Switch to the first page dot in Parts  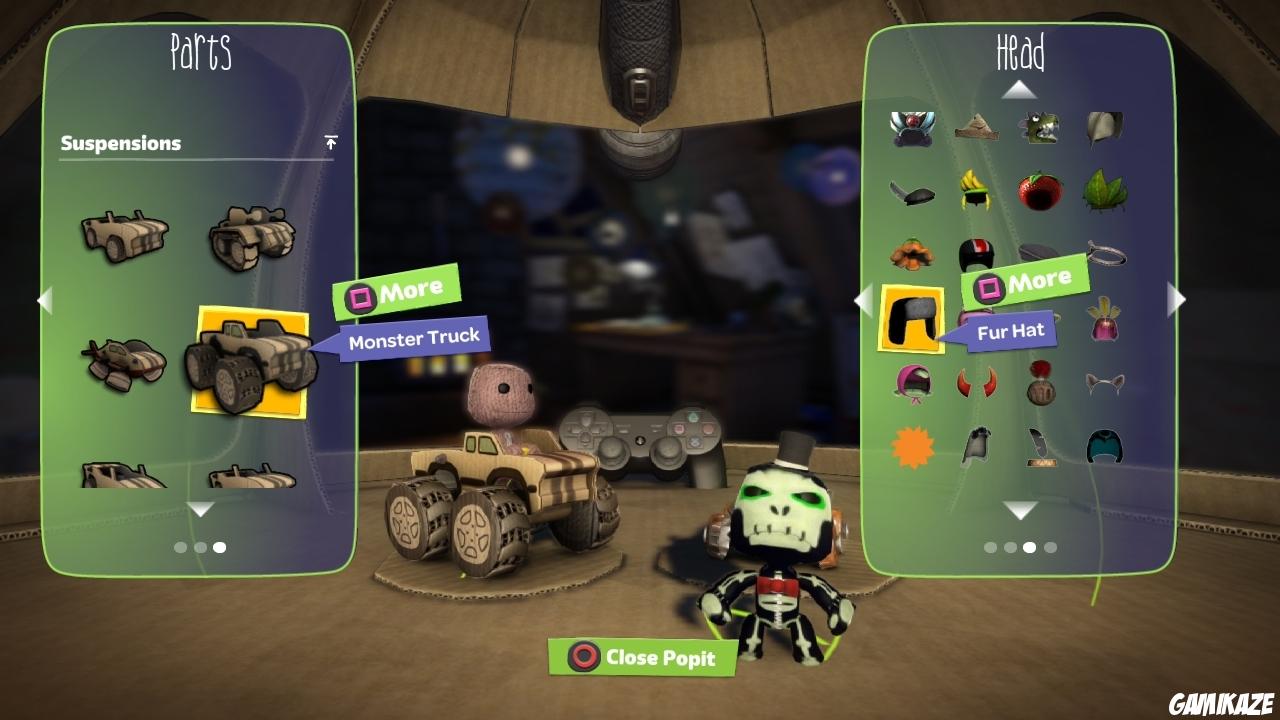click(178, 547)
